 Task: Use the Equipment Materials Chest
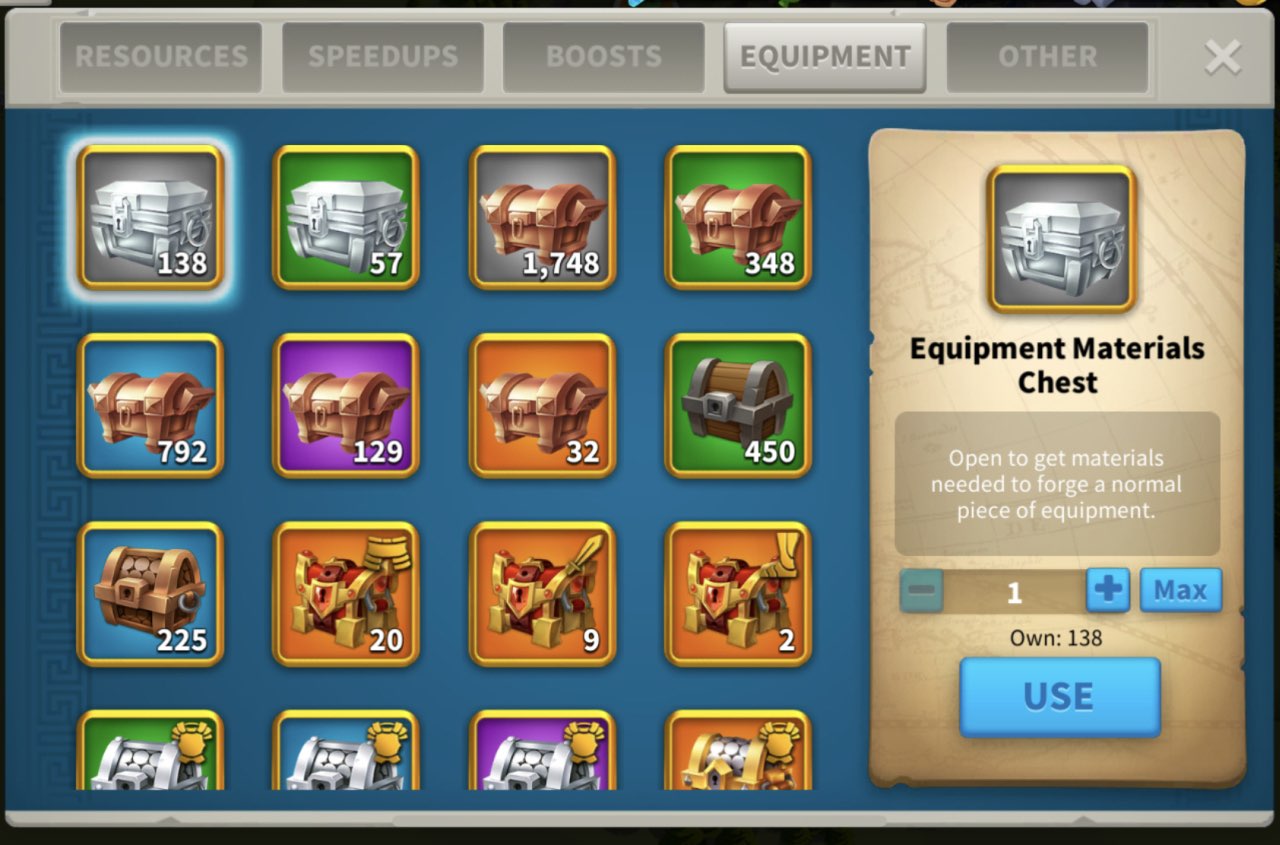1059,697
